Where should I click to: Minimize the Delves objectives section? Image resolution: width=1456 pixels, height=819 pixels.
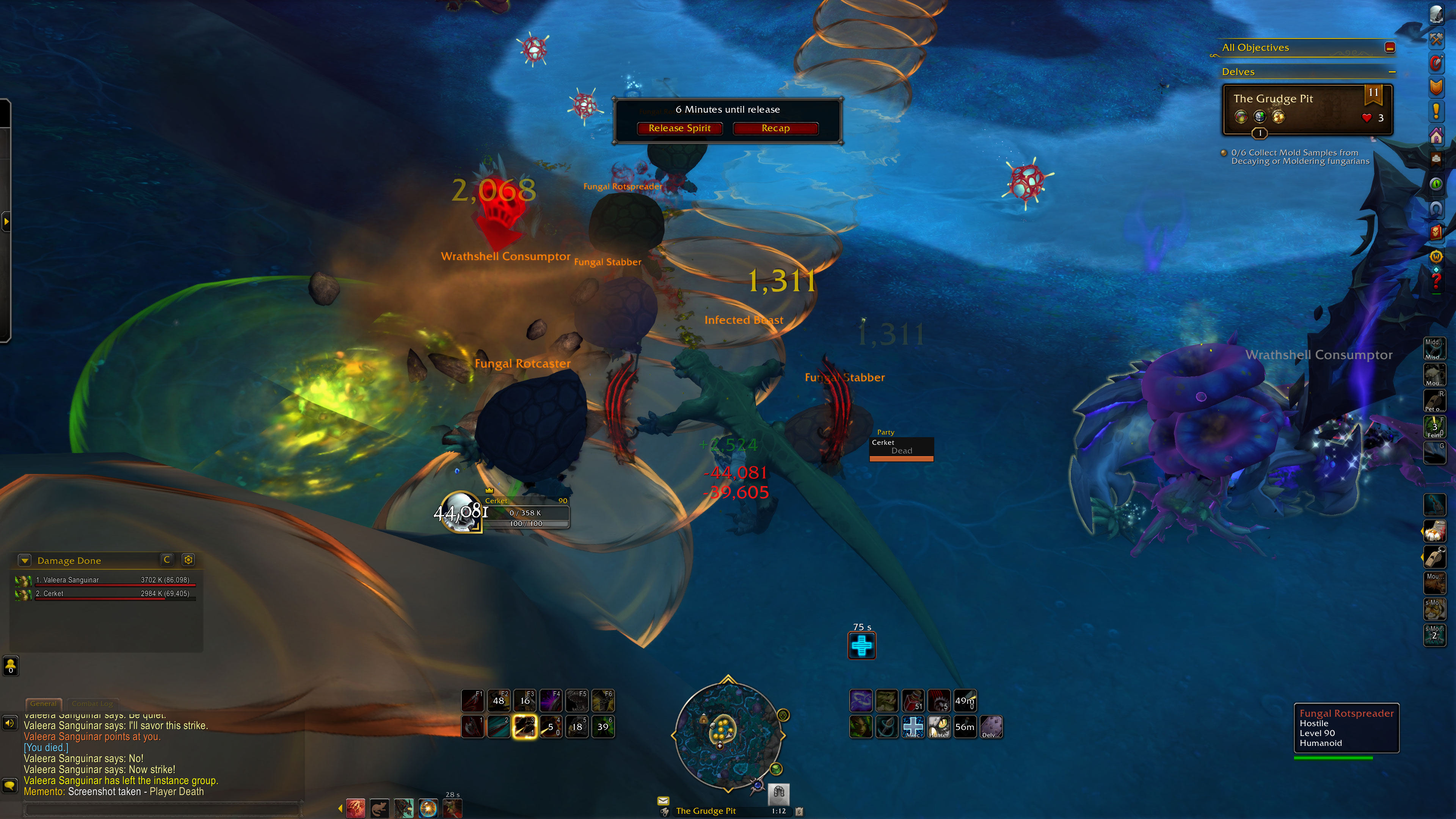[x=1392, y=72]
